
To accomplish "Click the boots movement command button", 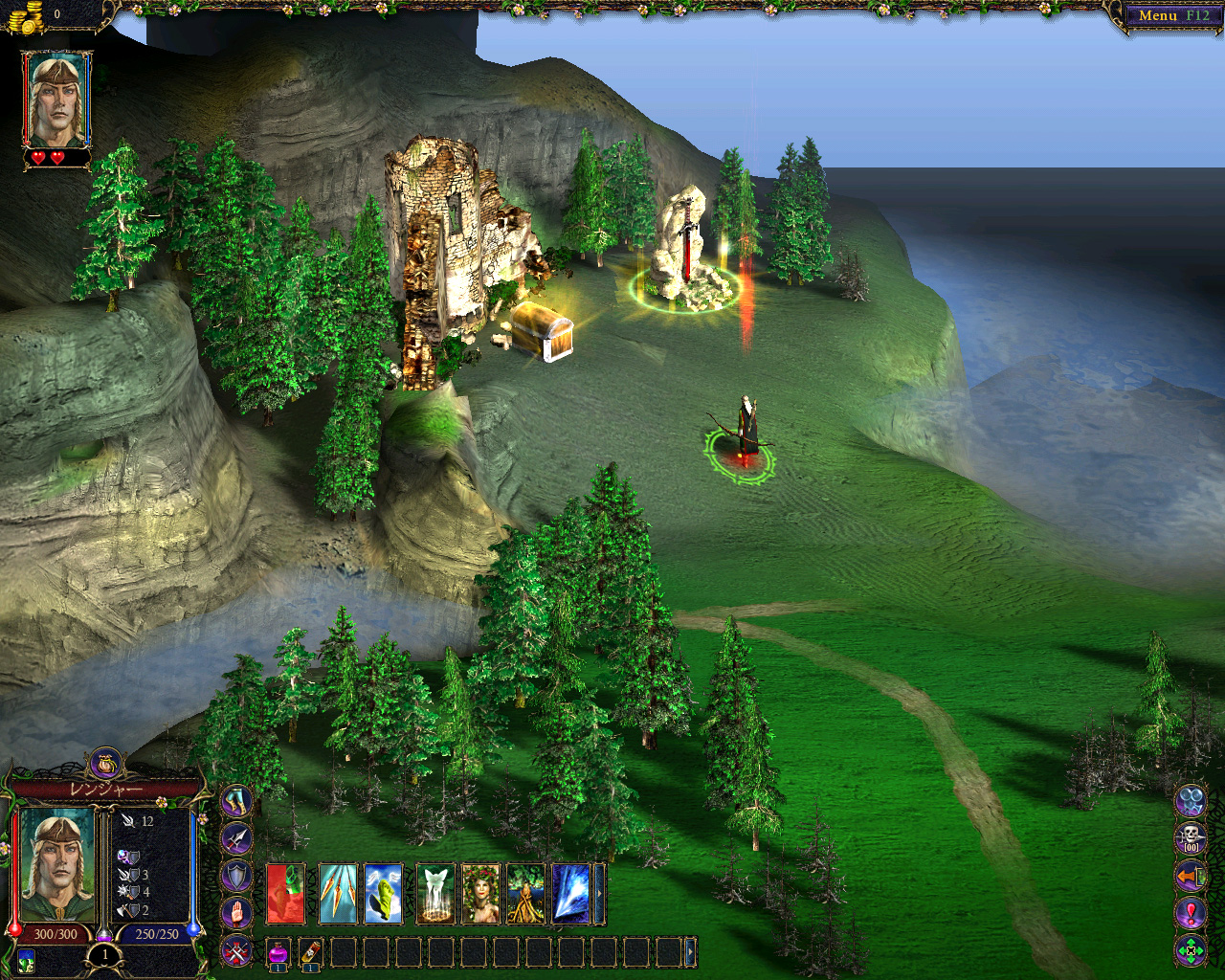I will click(236, 802).
